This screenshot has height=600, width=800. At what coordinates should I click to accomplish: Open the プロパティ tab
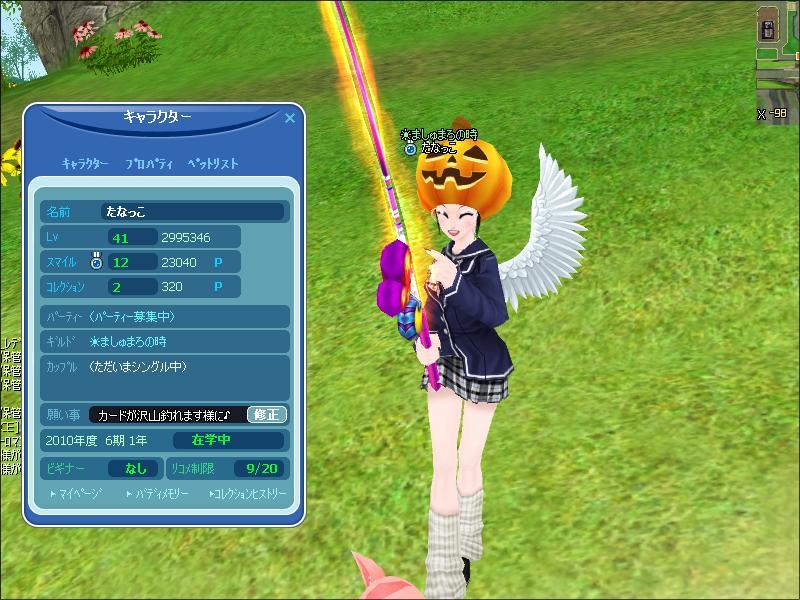pos(150,163)
